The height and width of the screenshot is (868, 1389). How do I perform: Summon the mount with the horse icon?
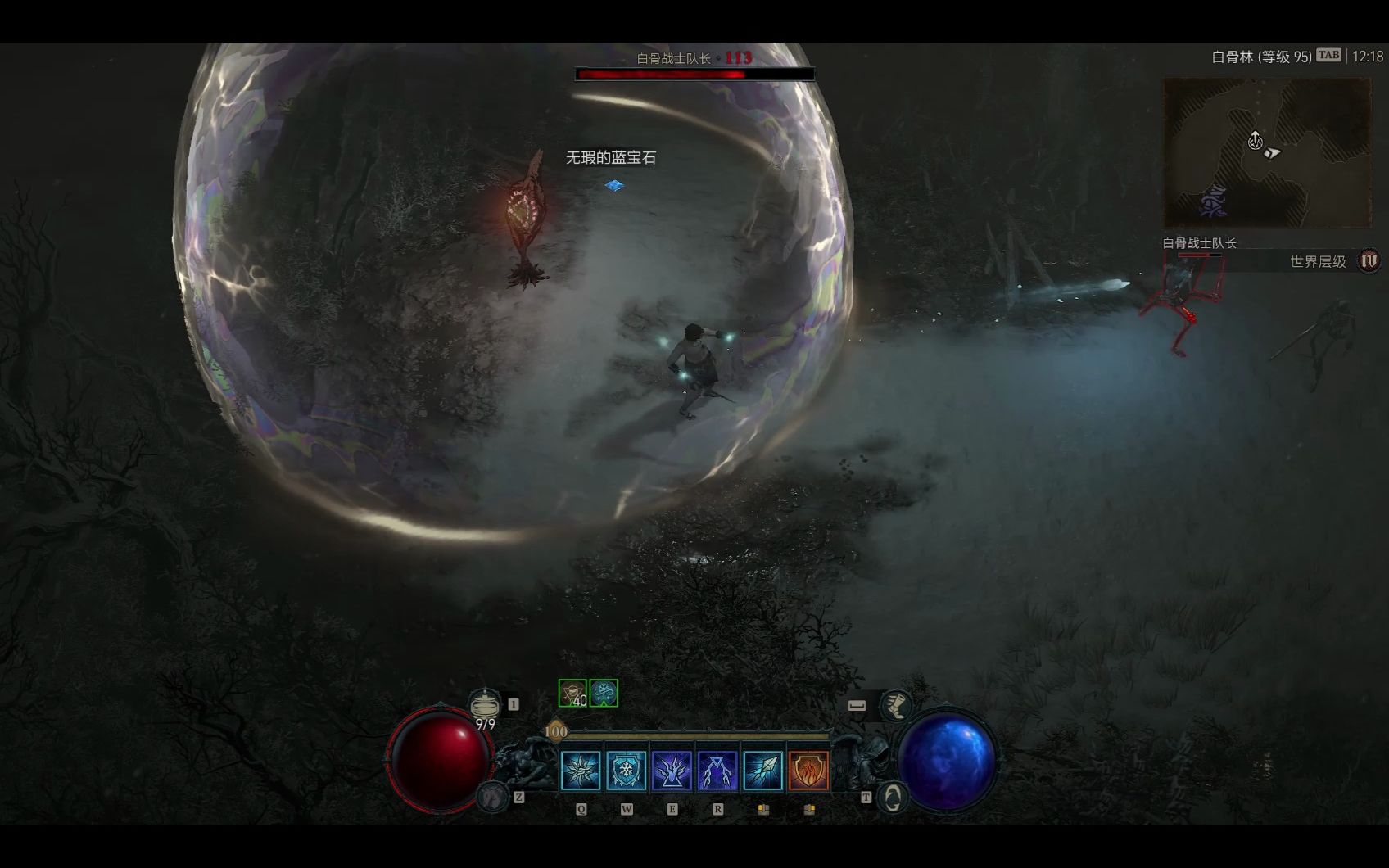click(494, 796)
